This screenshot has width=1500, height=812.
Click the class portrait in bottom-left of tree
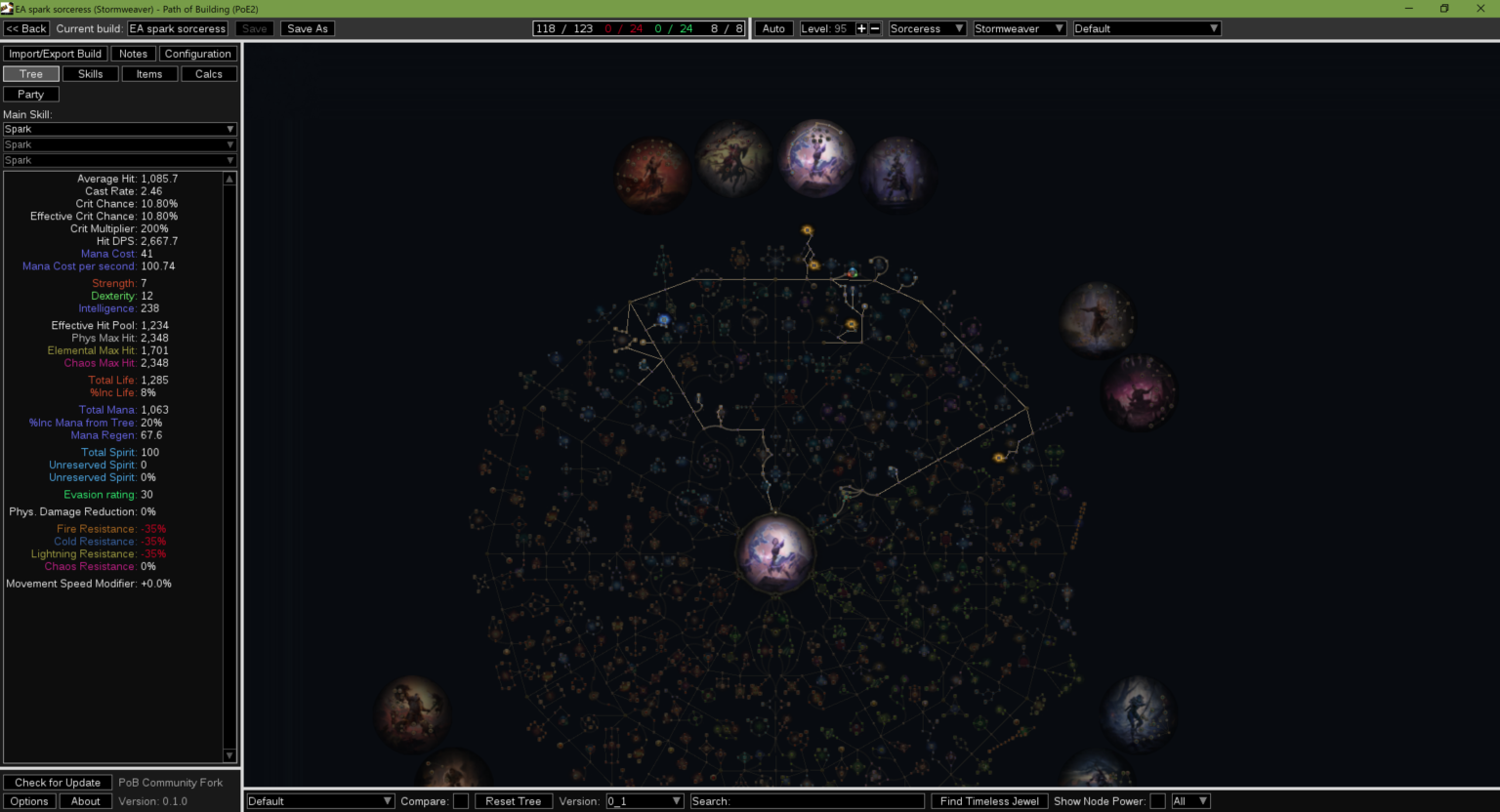point(411,711)
